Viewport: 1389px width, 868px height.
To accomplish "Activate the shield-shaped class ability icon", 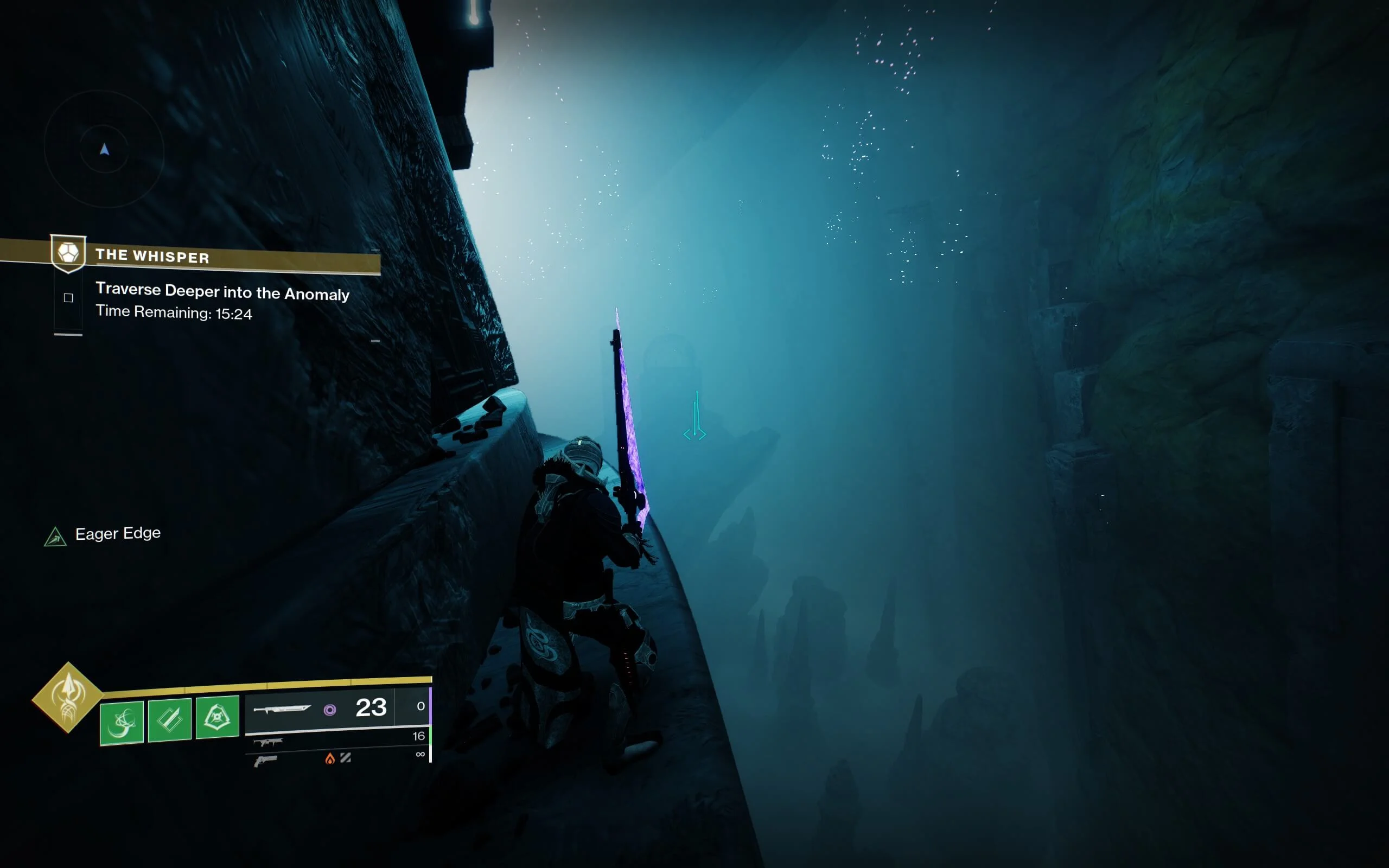I will pyautogui.click(x=217, y=717).
